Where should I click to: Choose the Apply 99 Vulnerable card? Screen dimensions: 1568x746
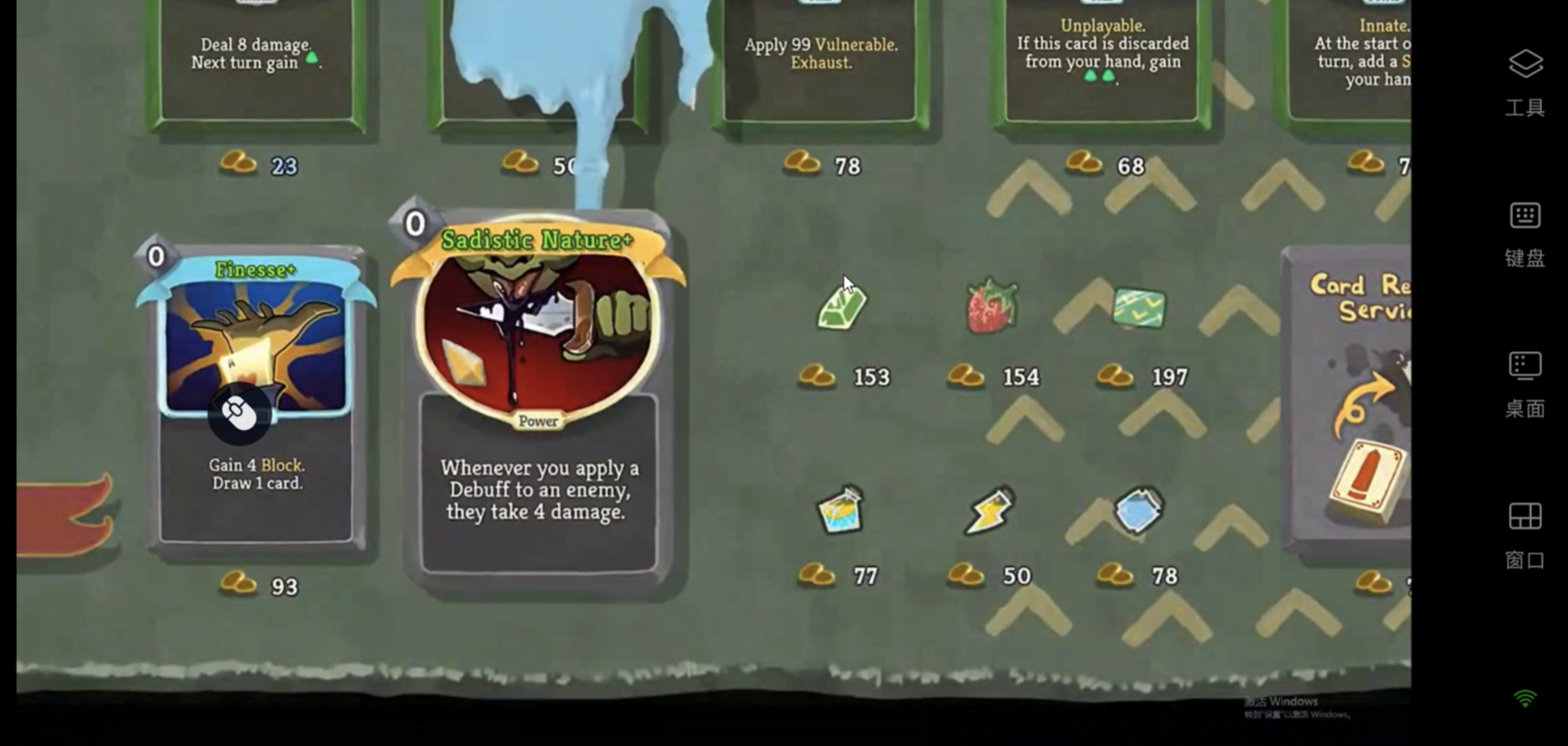[820, 61]
